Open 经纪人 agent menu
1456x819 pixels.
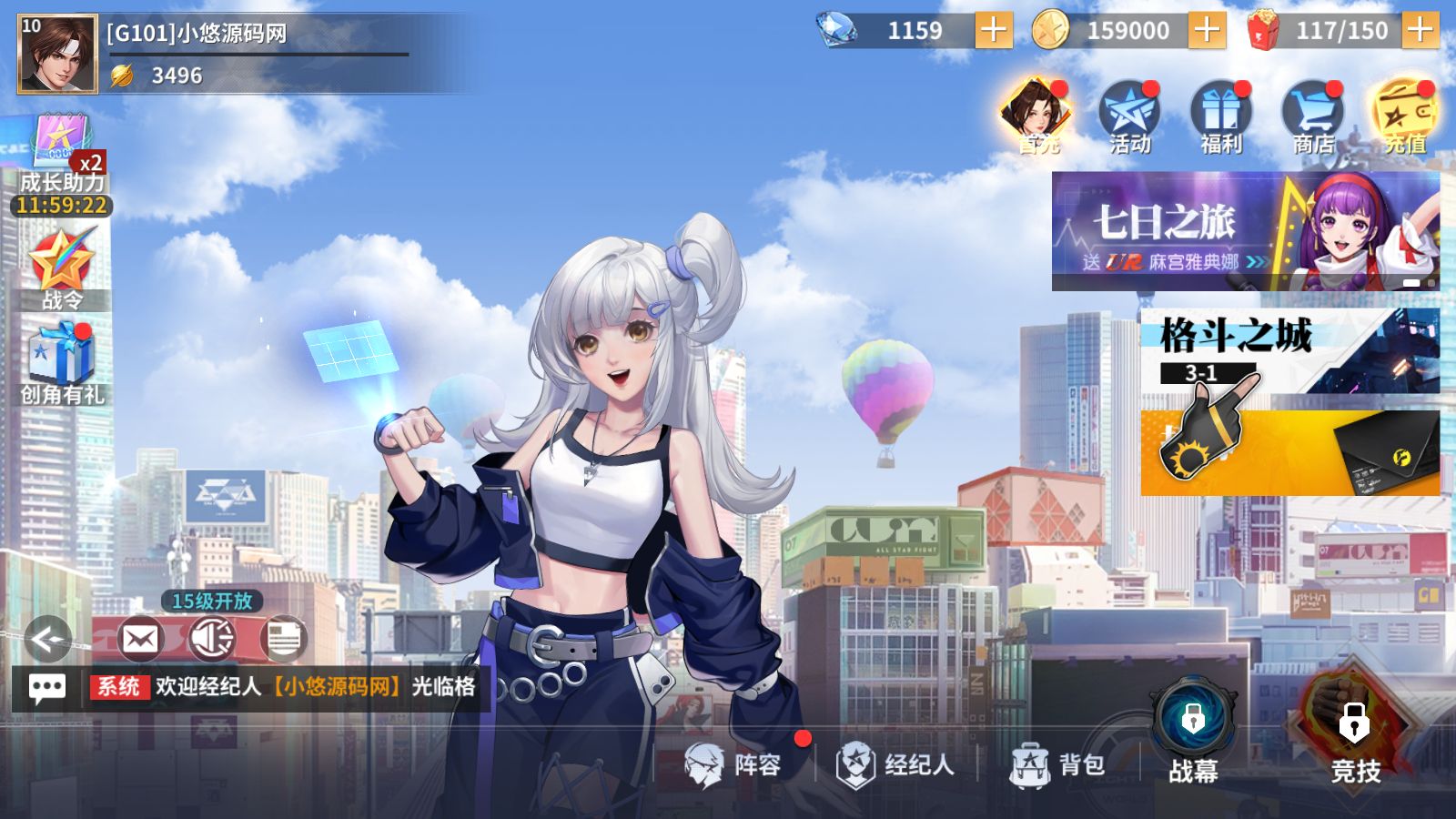click(896, 764)
